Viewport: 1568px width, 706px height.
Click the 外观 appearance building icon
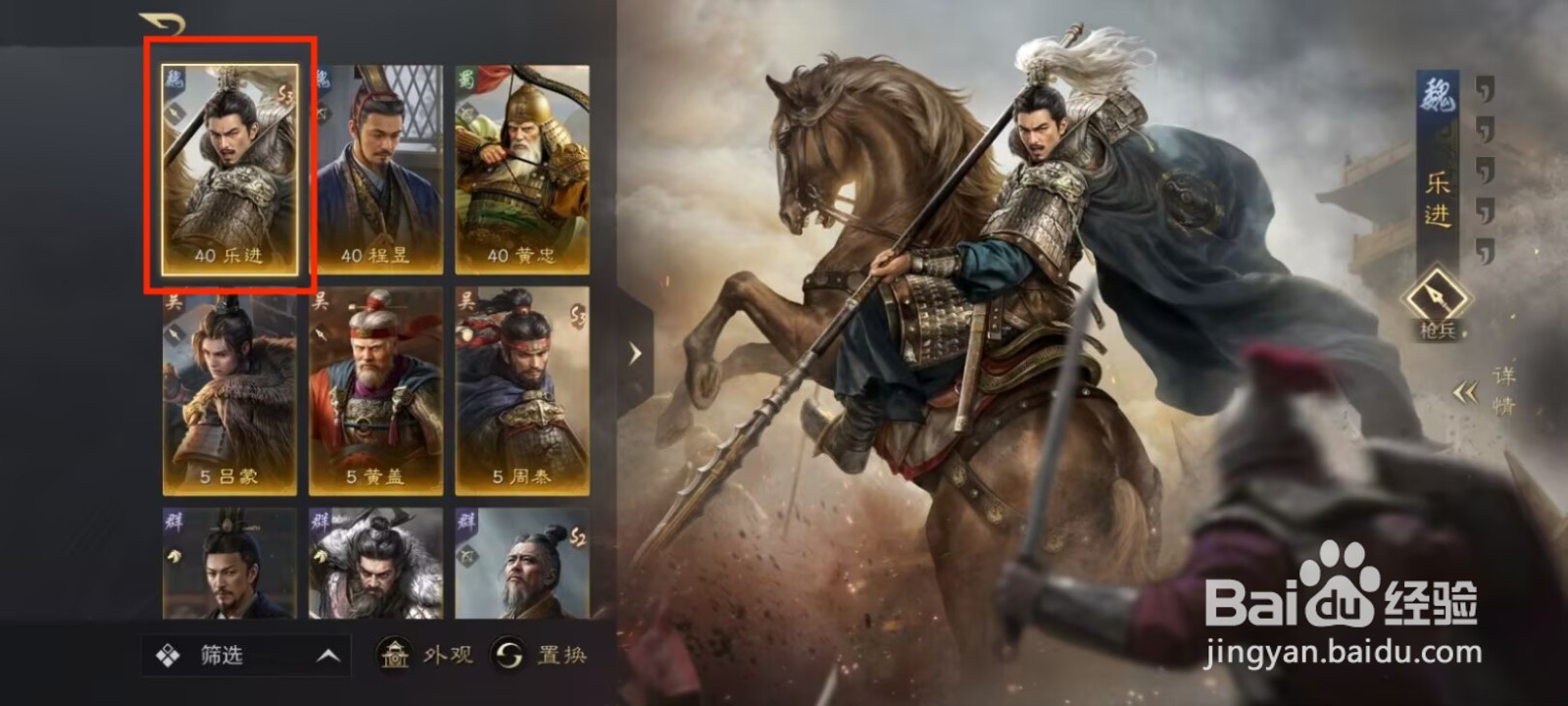pos(396,656)
